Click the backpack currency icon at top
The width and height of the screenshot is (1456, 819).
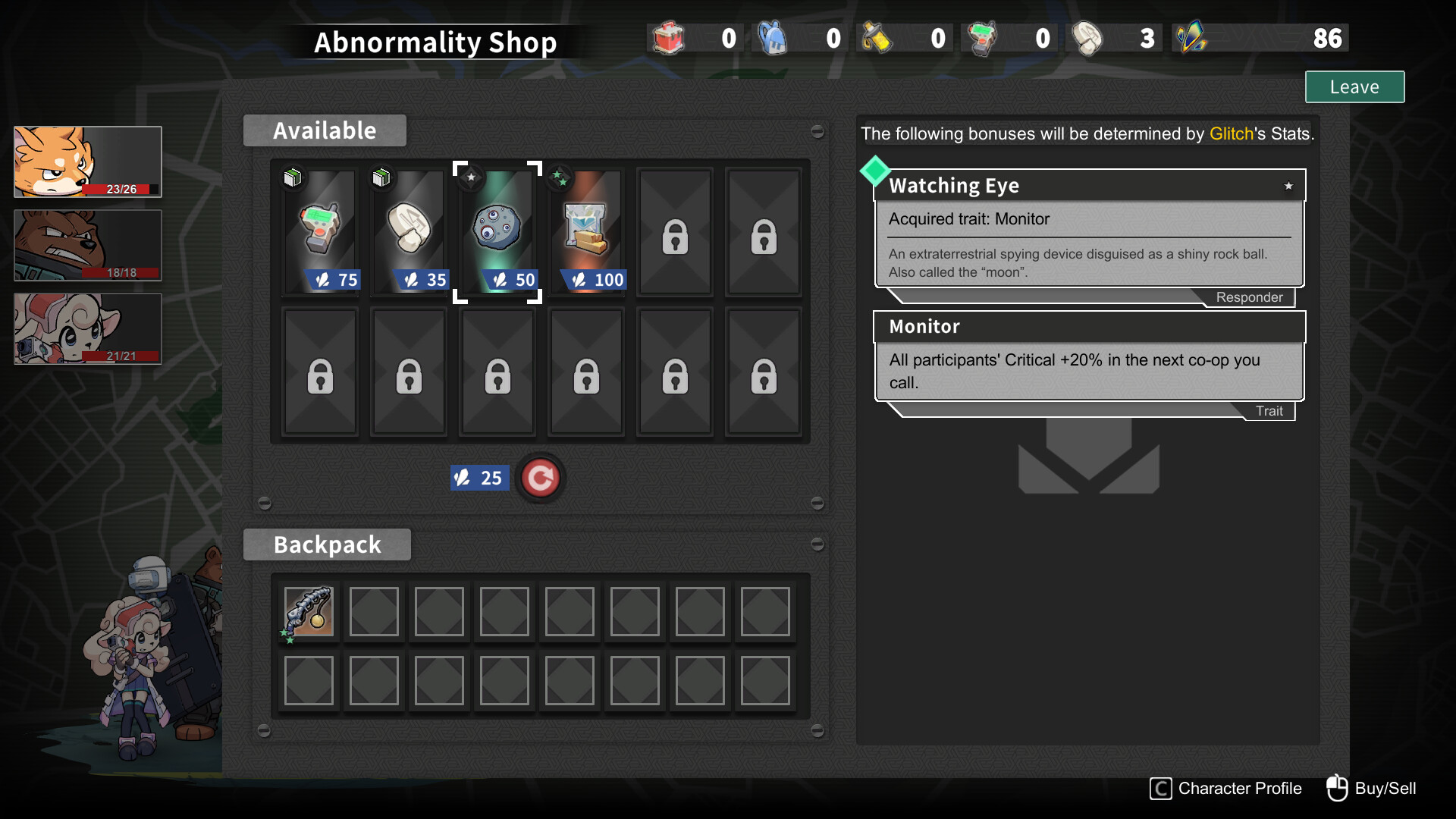tap(773, 37)
